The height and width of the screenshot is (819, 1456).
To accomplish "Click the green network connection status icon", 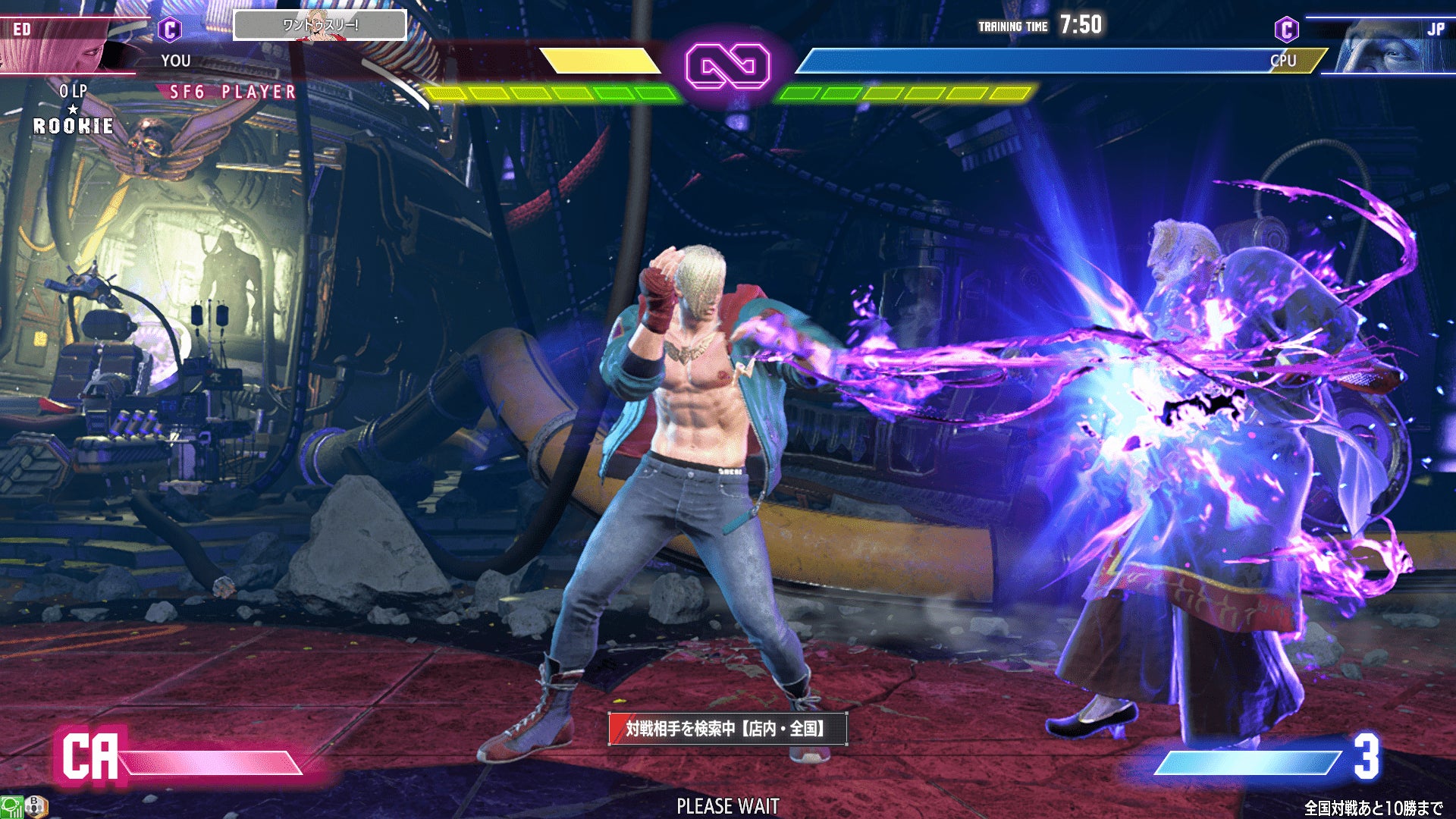I will (x=11, y=807).
